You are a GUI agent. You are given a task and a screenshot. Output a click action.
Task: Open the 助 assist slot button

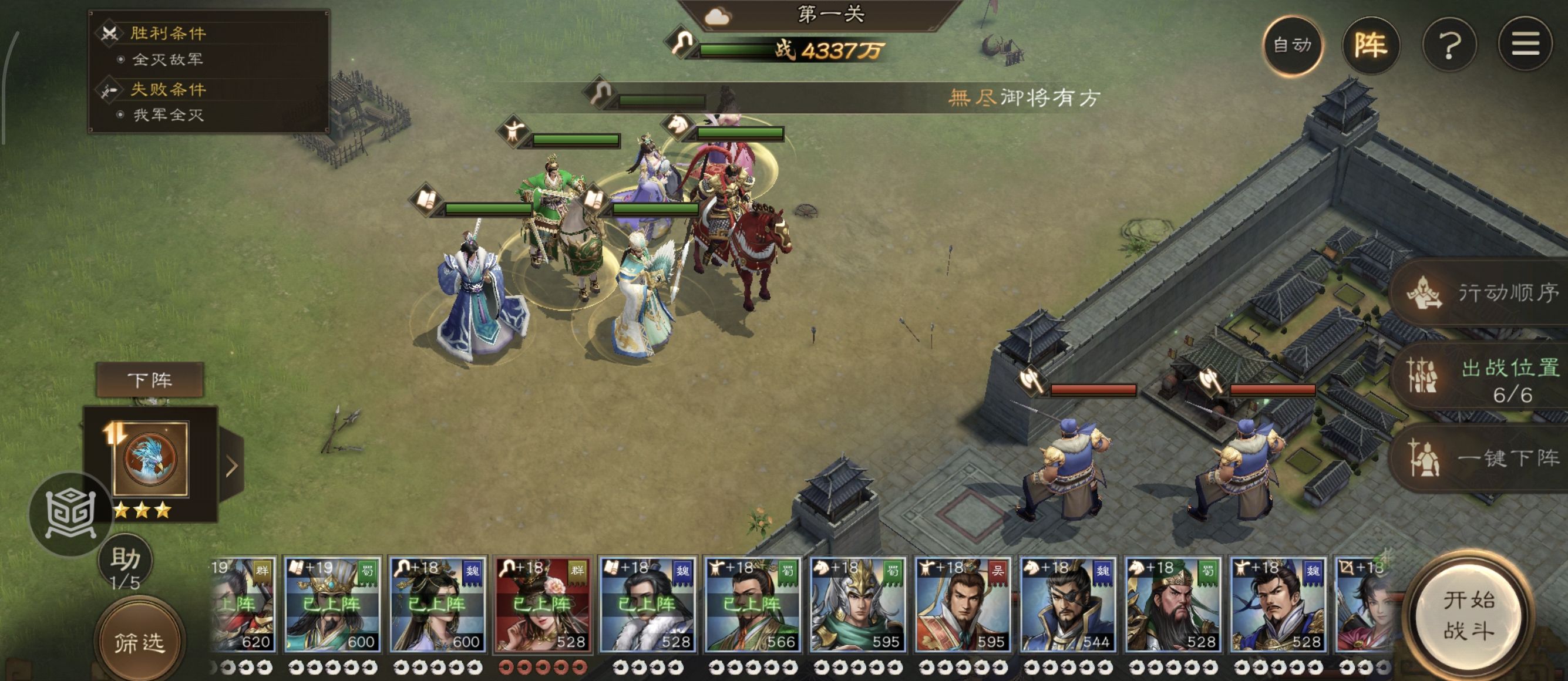[126, 564]
